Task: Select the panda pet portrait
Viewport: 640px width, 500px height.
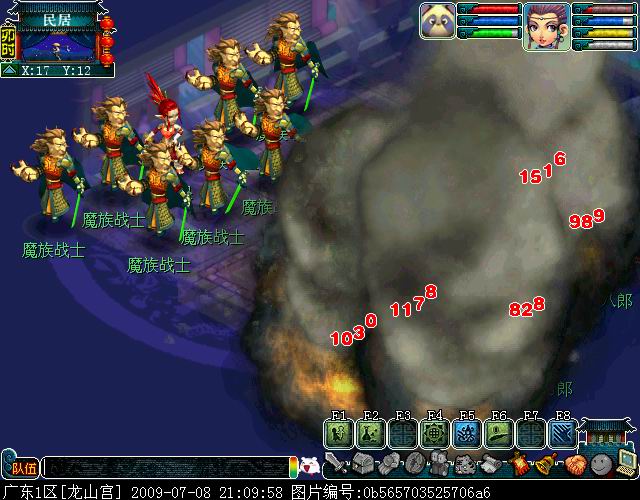Action: coord(440,21)
